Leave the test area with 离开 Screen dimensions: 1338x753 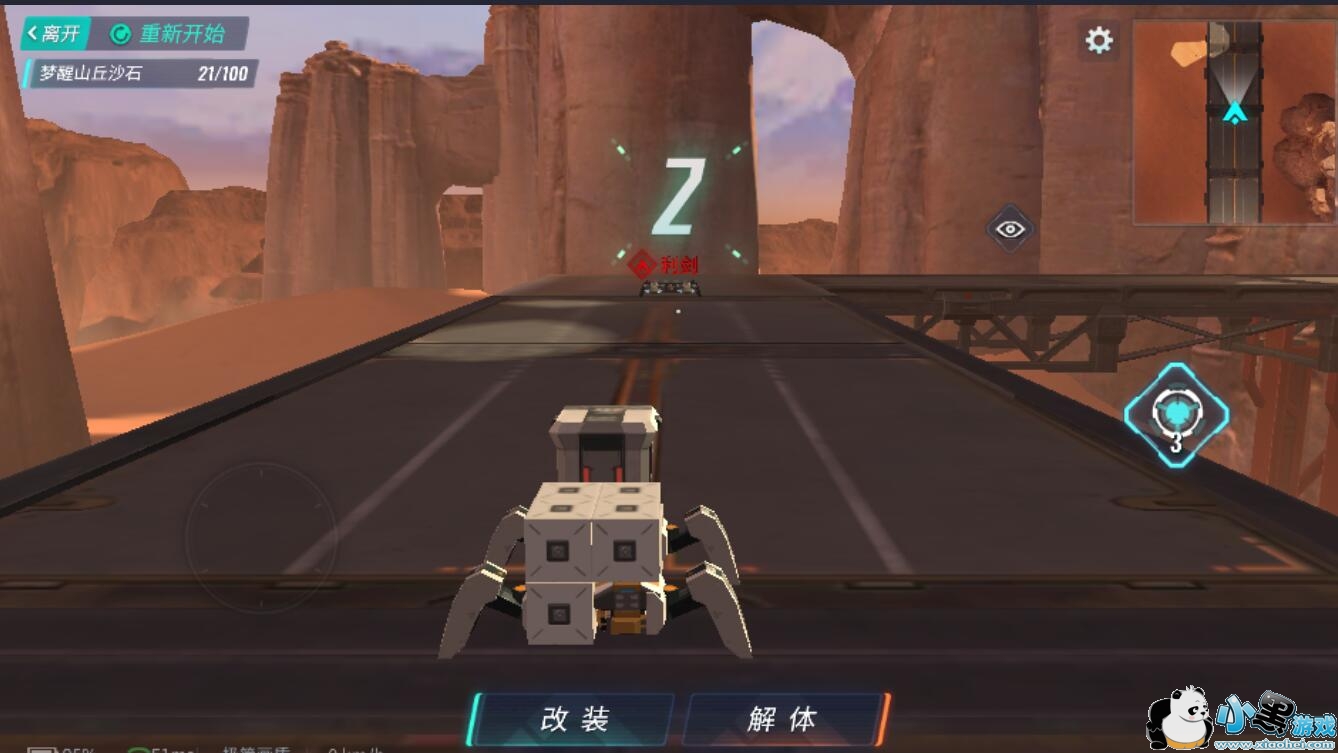55,34
